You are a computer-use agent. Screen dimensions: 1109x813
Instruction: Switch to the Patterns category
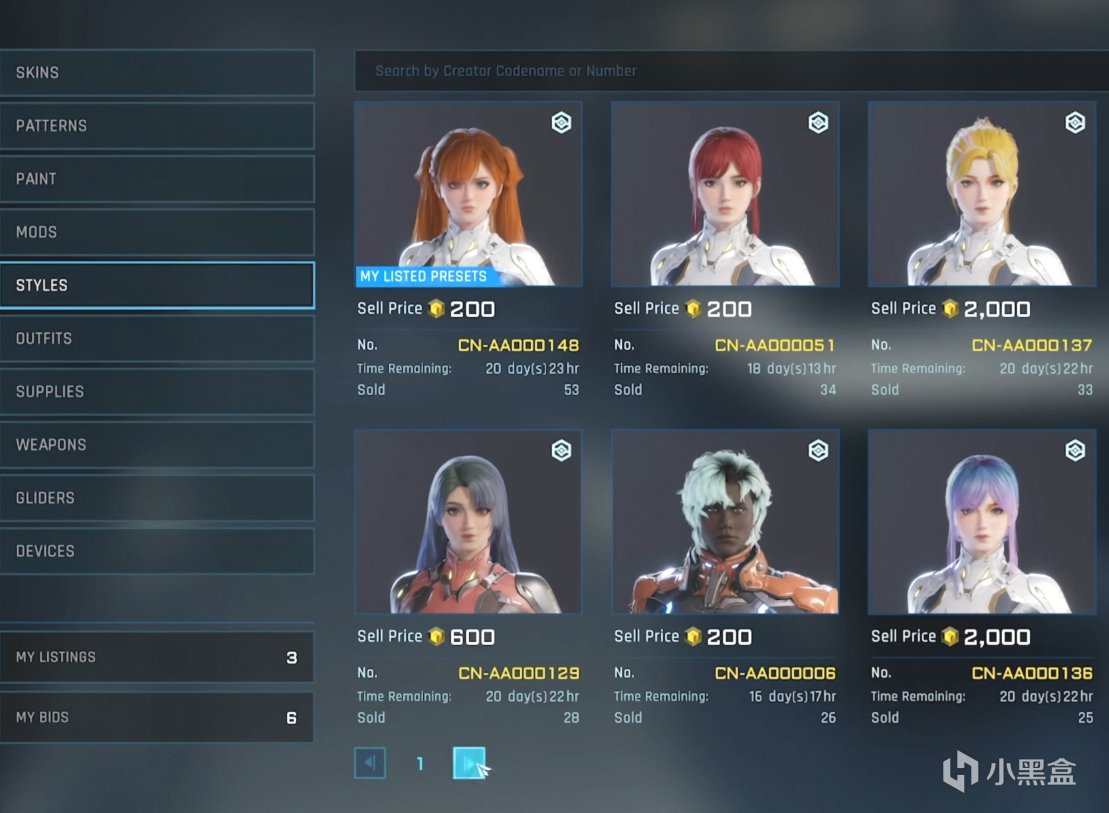coord(156,126)
